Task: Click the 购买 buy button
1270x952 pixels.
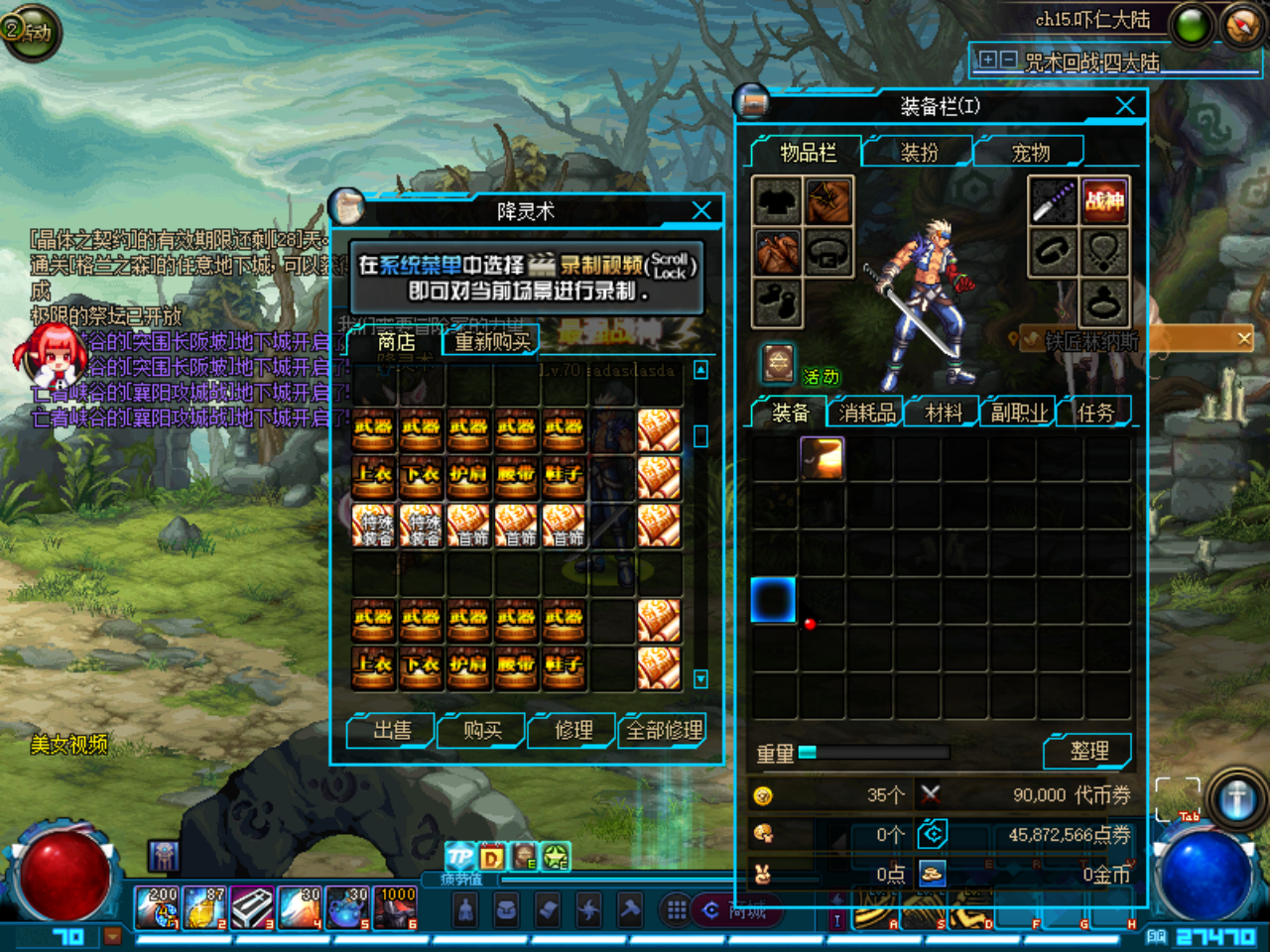Action: click(x=482, y=731)
